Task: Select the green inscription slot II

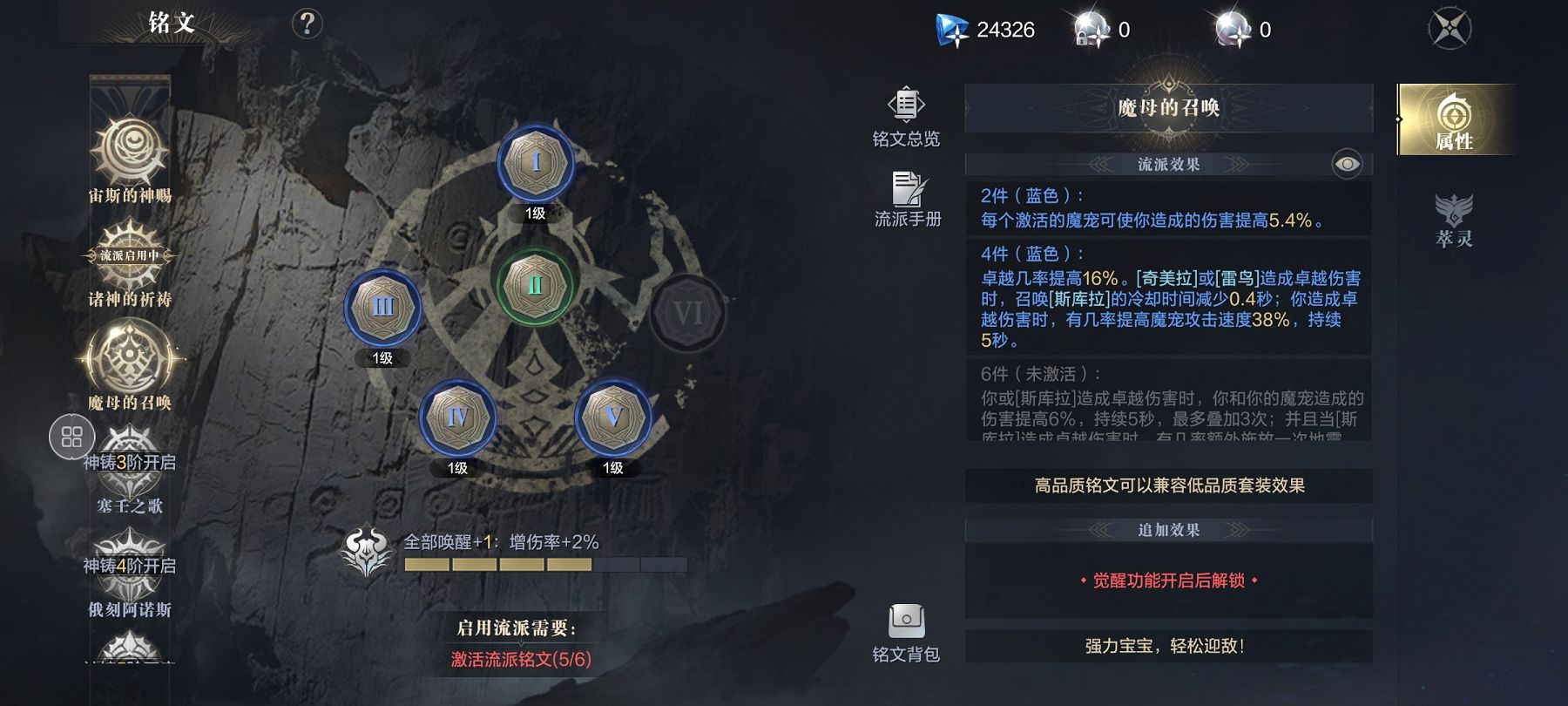Action: (535, 285)
